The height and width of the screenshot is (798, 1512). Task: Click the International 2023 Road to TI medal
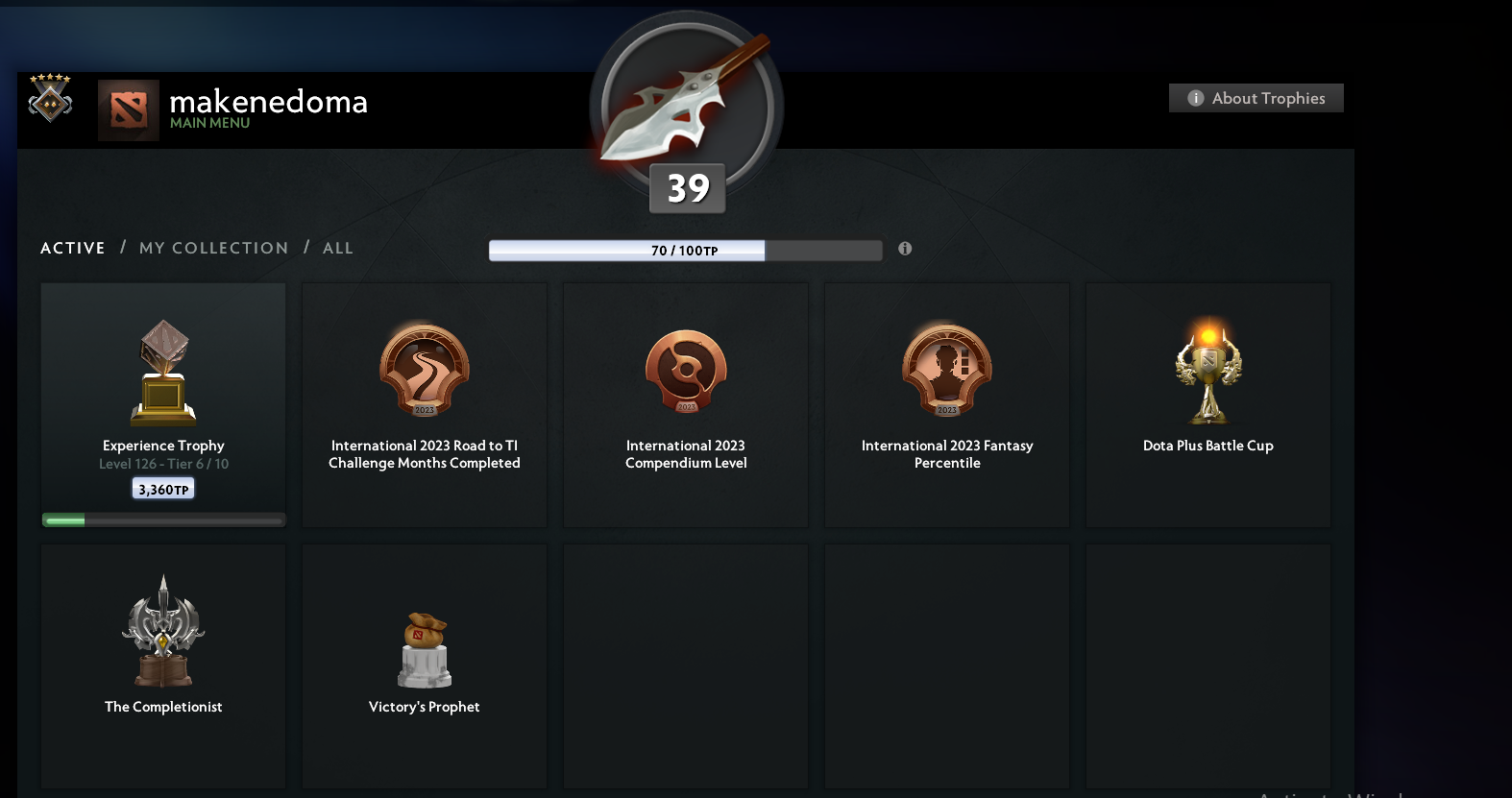pos(424,372)
